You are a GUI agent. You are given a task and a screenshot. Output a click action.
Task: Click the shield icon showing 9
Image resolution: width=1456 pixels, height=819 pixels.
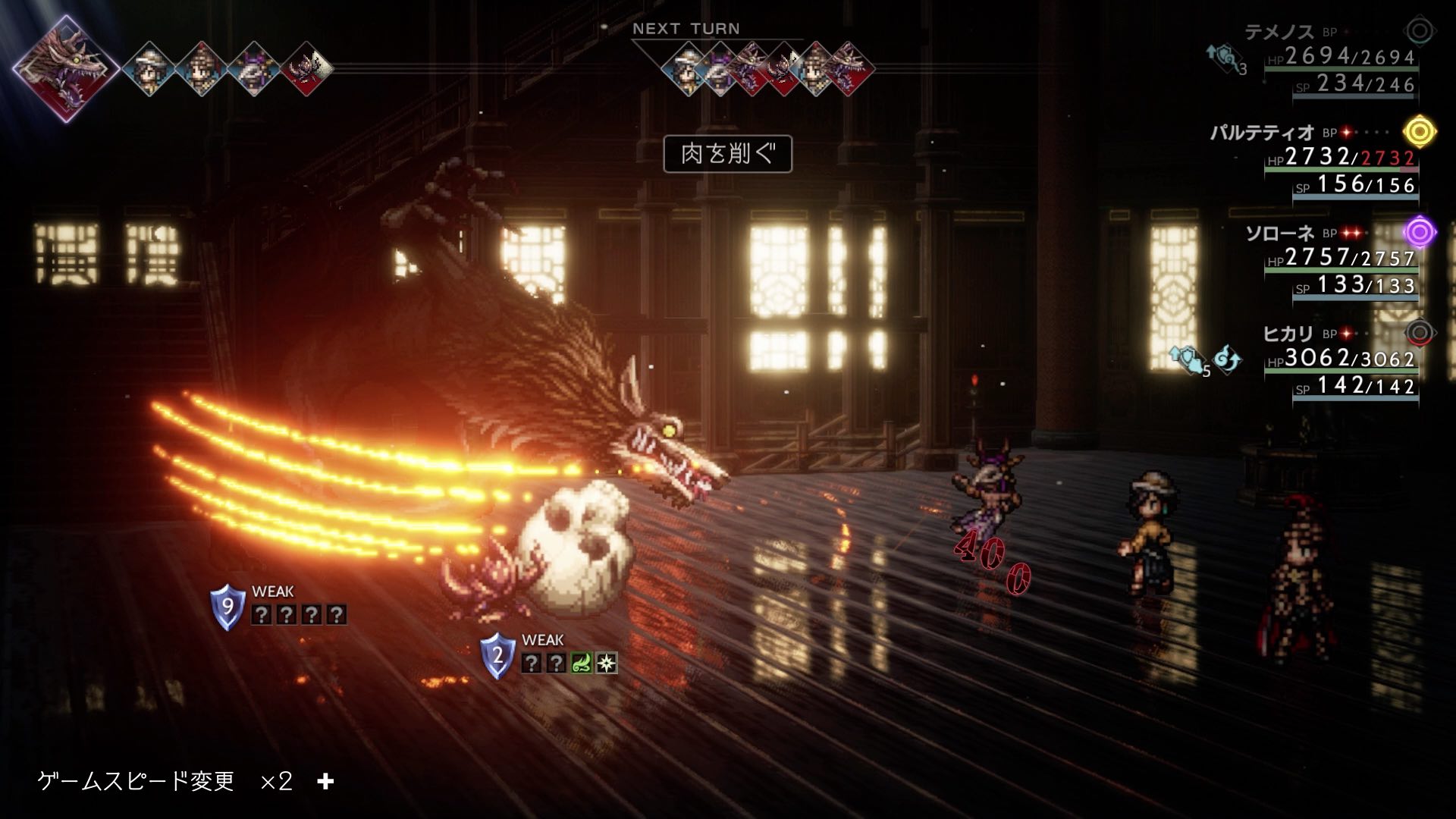[x=227, y=607]
